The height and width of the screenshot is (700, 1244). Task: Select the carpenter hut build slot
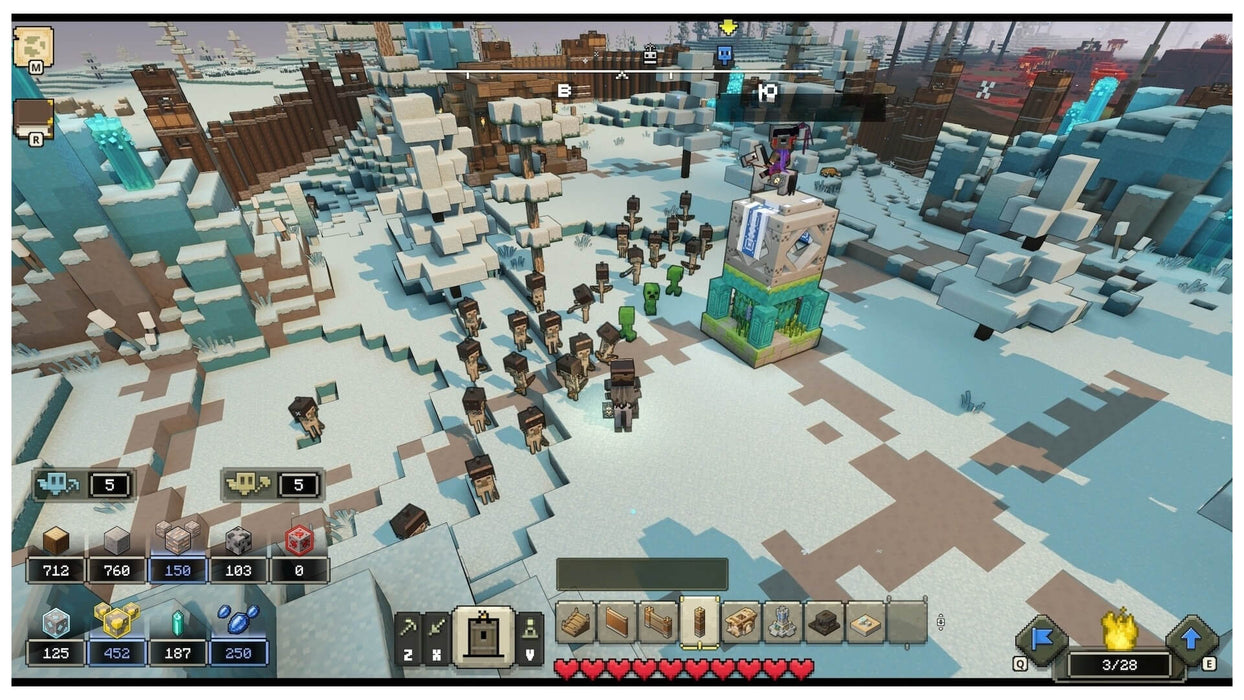click(x=741, y=622)
